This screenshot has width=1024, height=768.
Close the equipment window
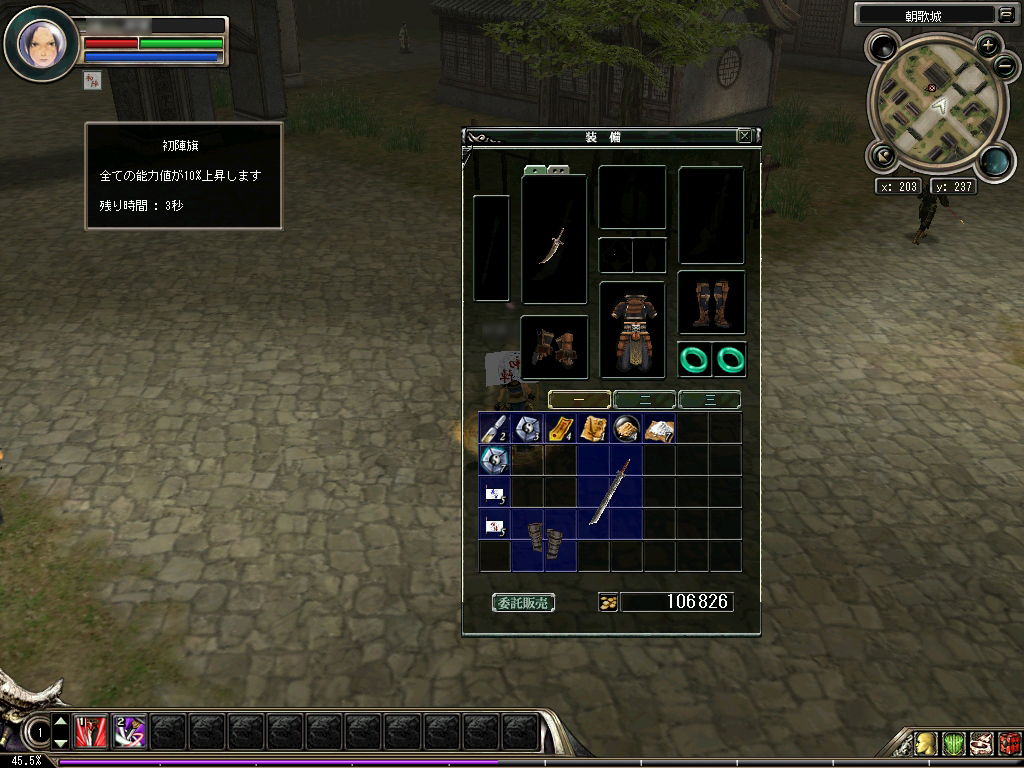744,136
